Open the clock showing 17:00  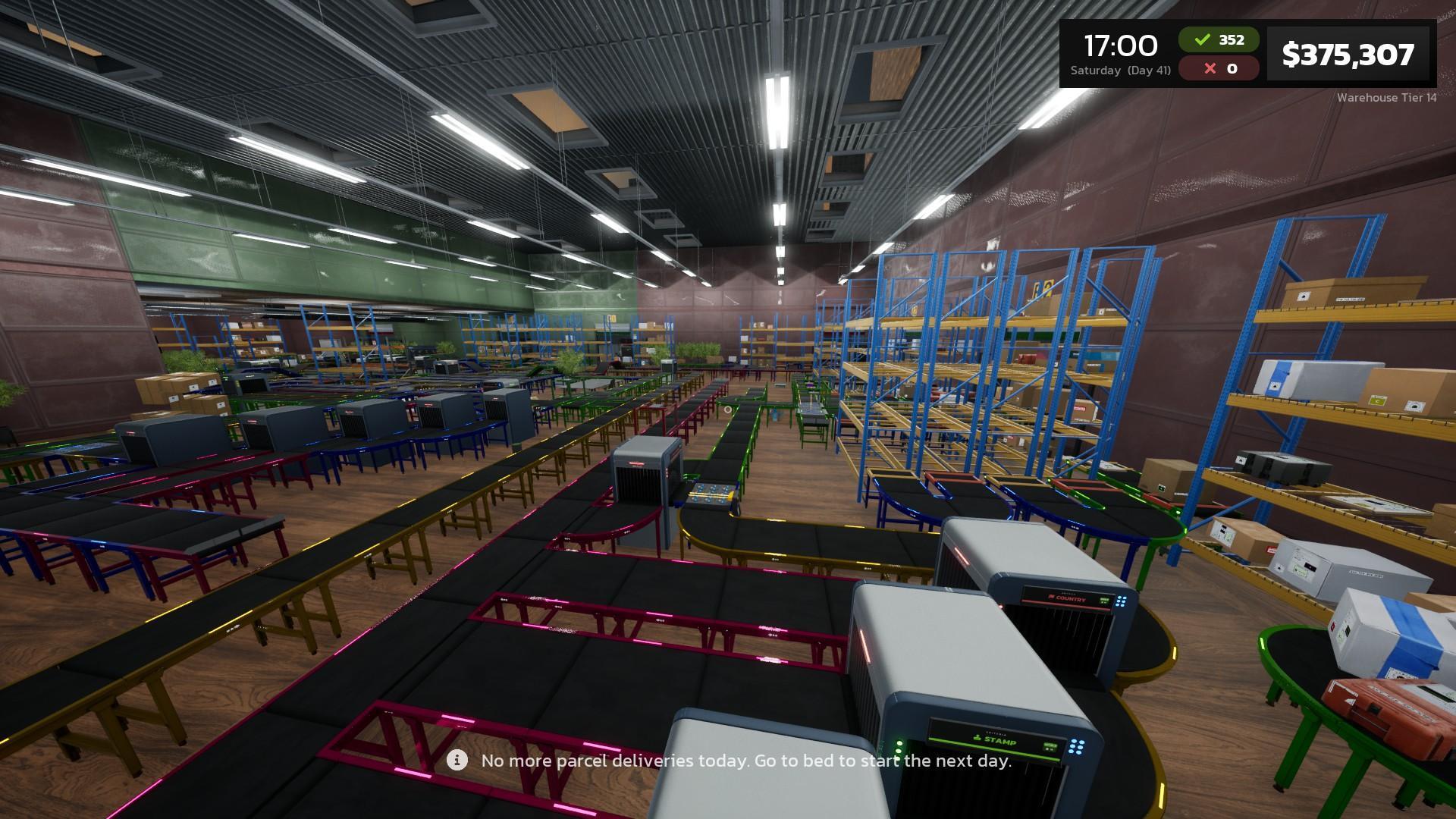point(1122,45)
